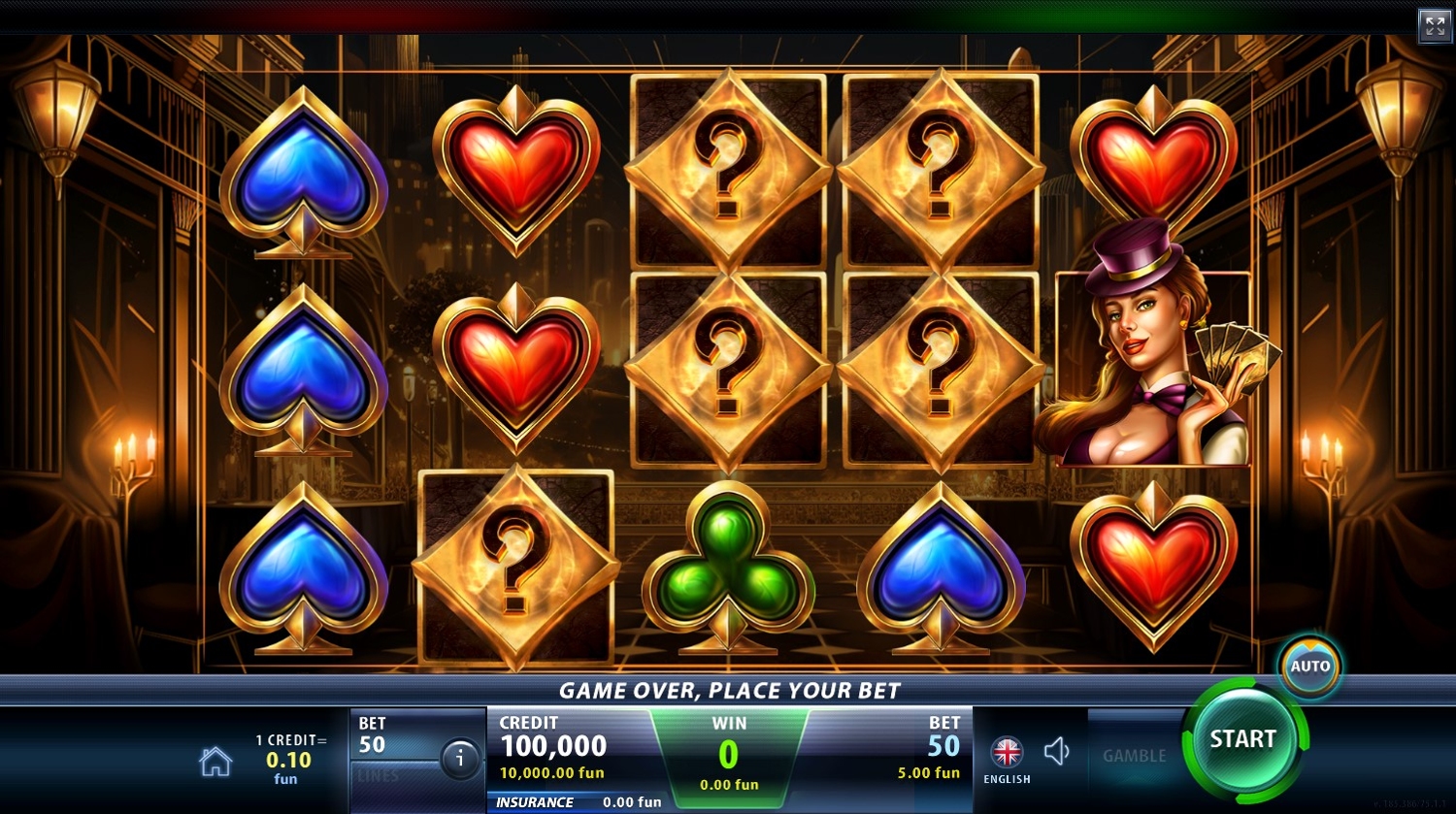This screenshot has width=1456, height=814.
Task: Change the 1 credit denomination value
Action: click(x=289, y=759)
